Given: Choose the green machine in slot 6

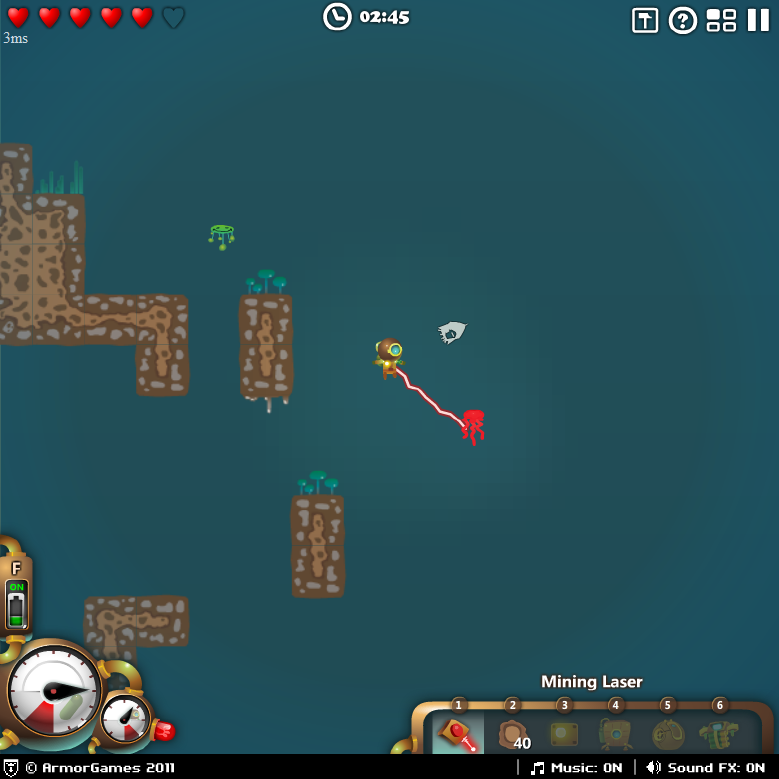Looking at the screenshot, I should tap(719, 735).
